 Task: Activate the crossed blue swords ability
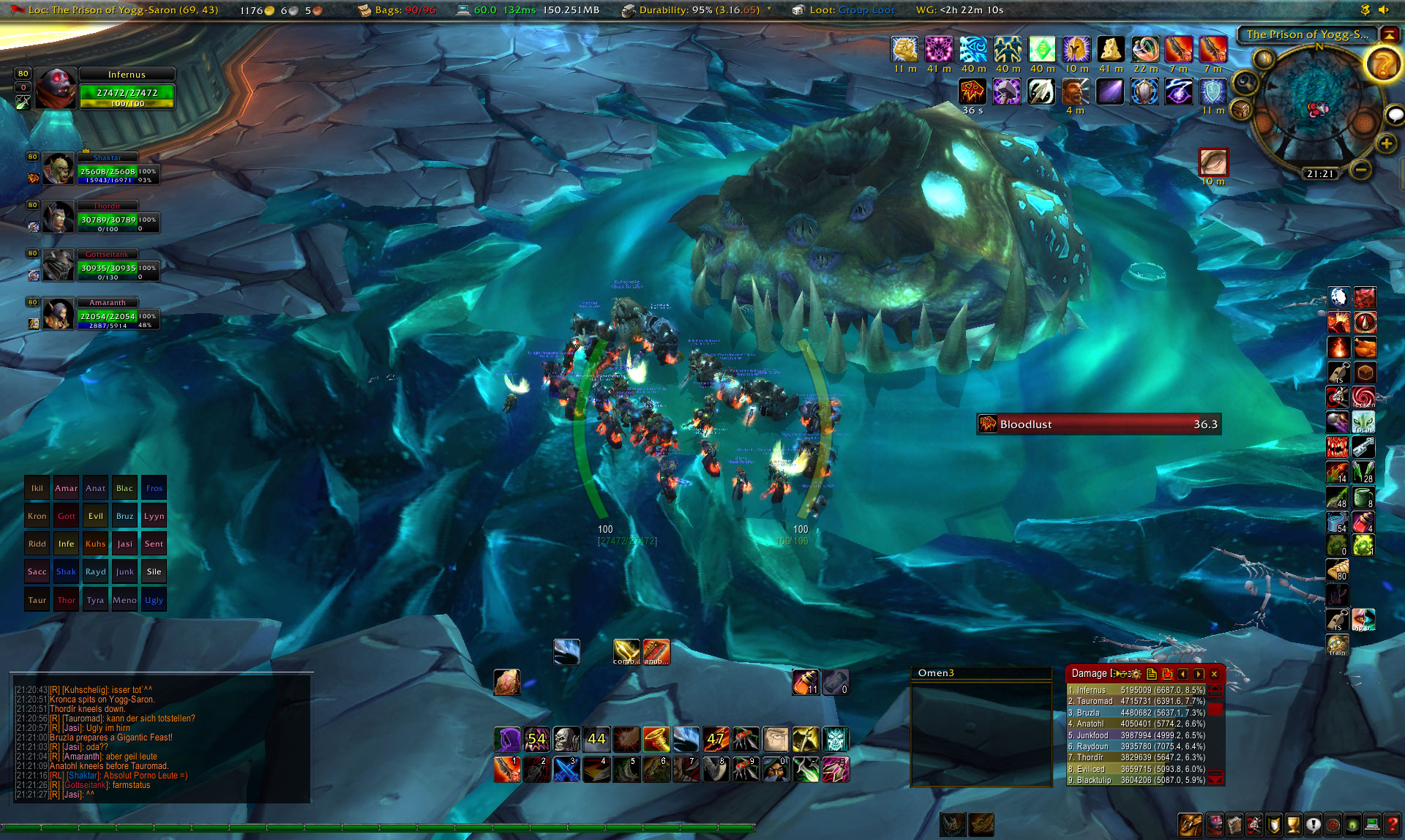(566, 770)
